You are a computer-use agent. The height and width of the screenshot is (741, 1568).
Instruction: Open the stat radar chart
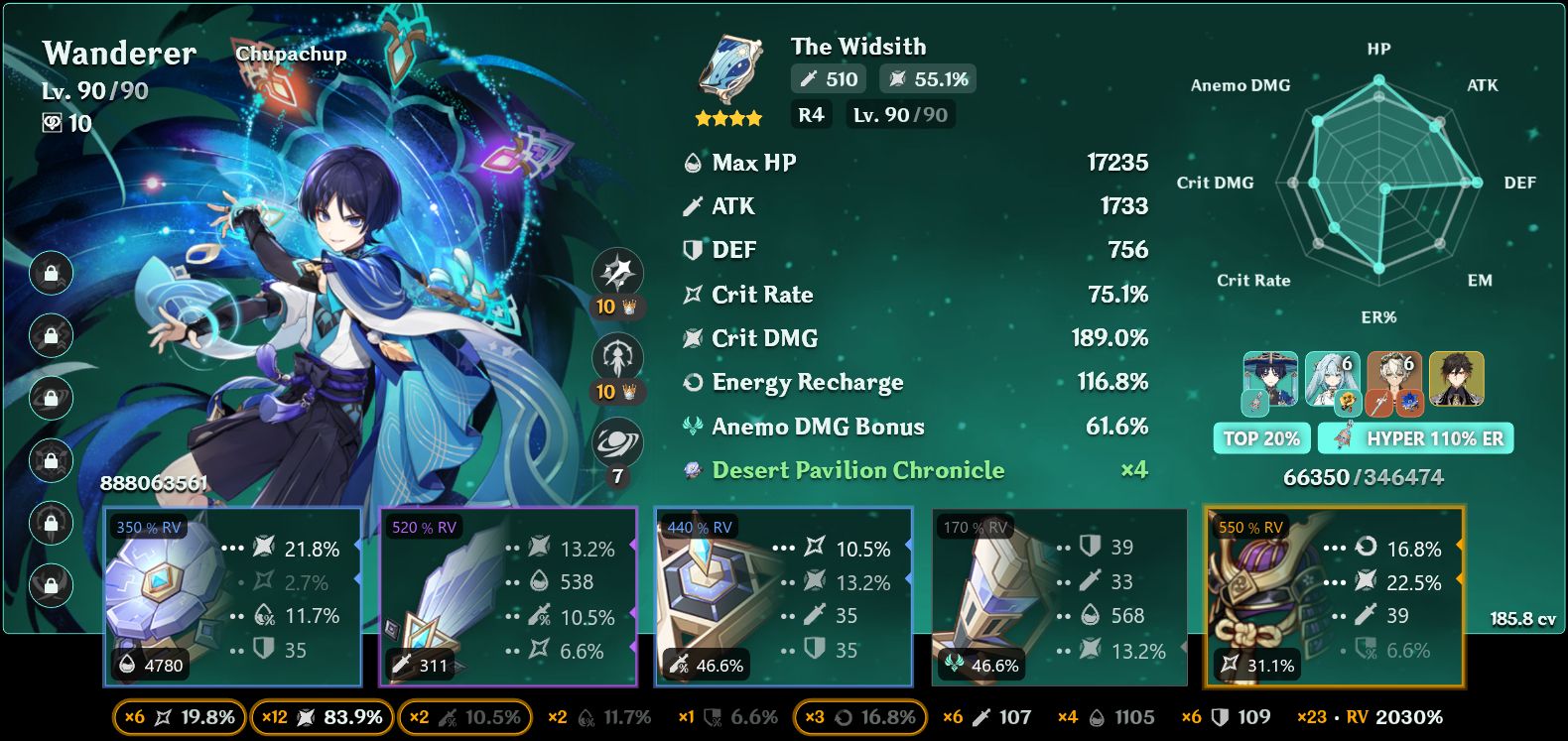(x=1378, y=184)
